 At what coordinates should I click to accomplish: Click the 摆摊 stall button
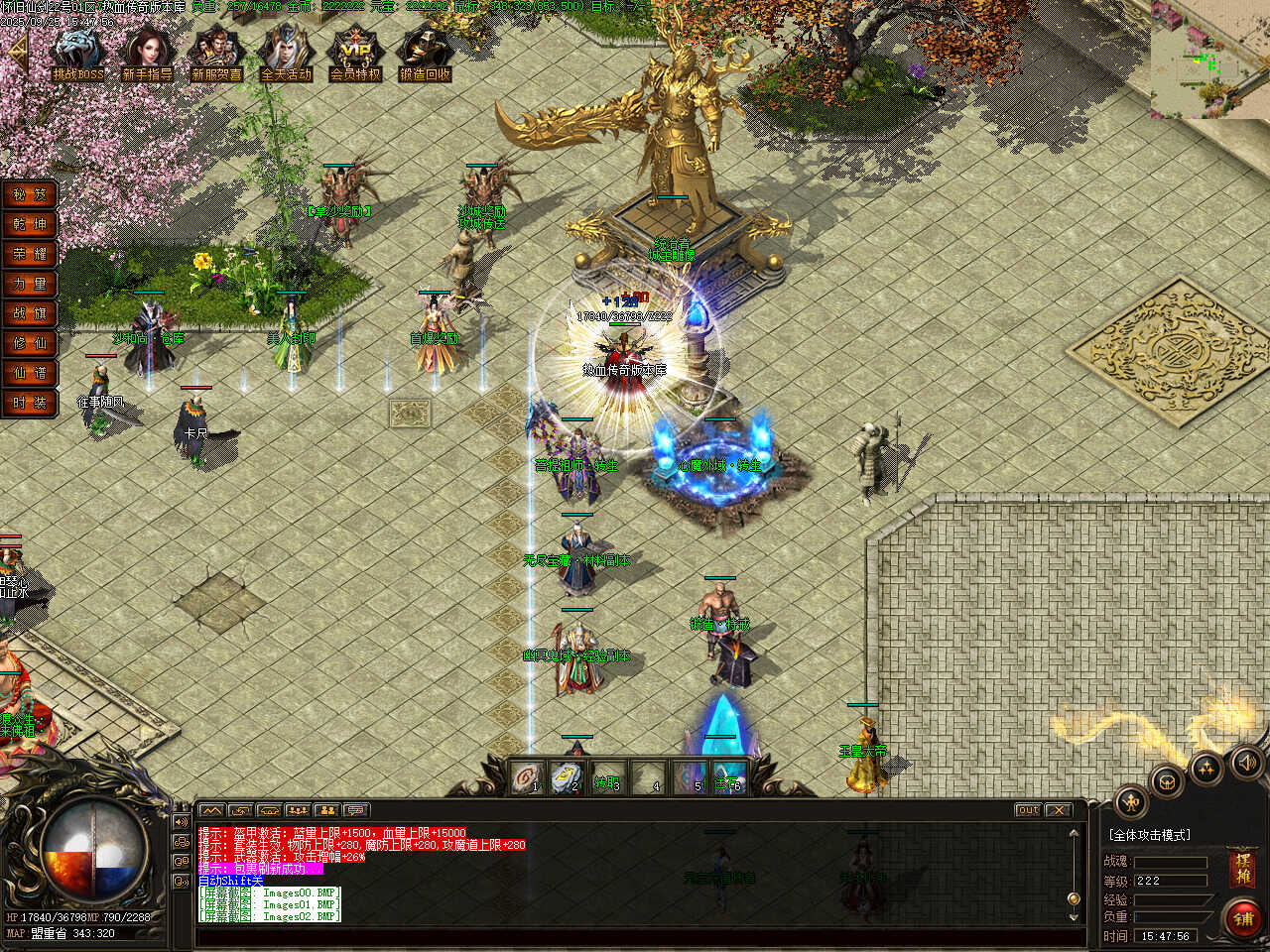[1242, 869]
